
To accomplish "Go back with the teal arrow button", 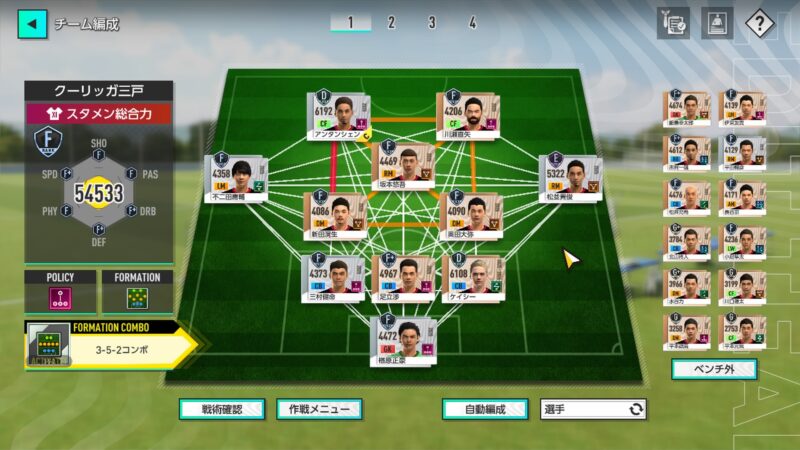I will pos(32,23).
